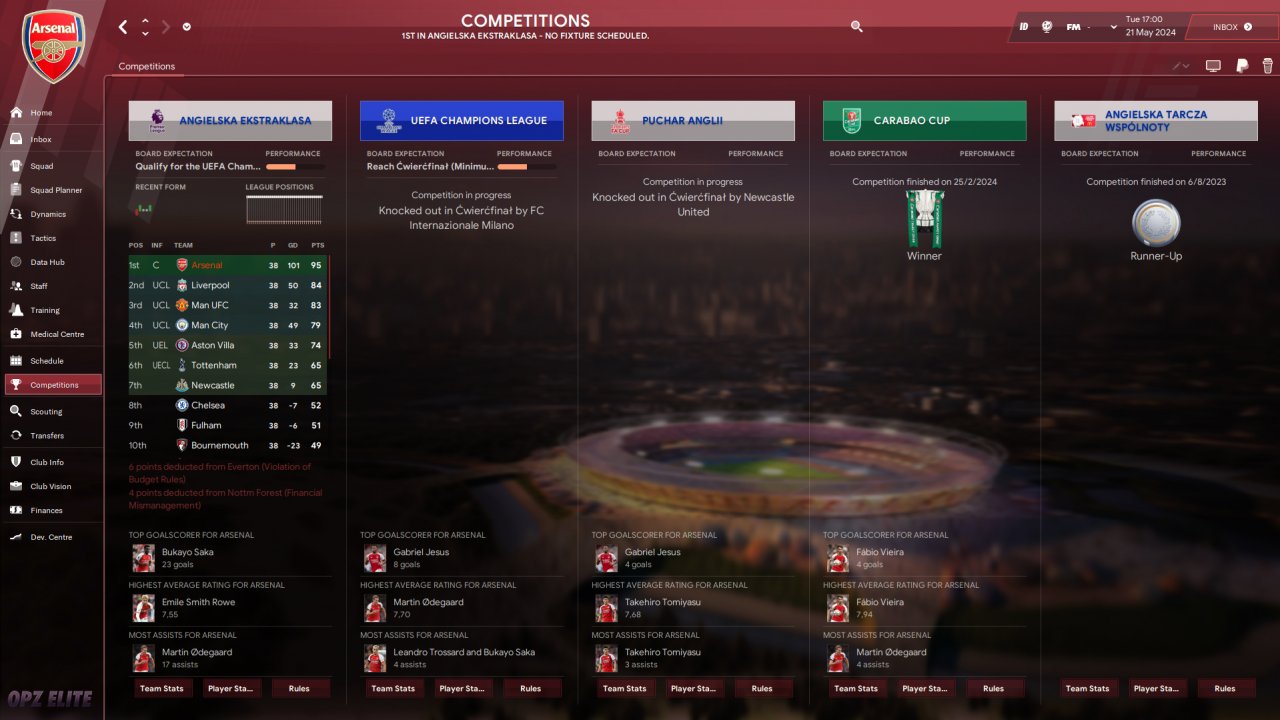Open the Transfers section
This screenshot has height=720, width=1280.
coord(47,435)
